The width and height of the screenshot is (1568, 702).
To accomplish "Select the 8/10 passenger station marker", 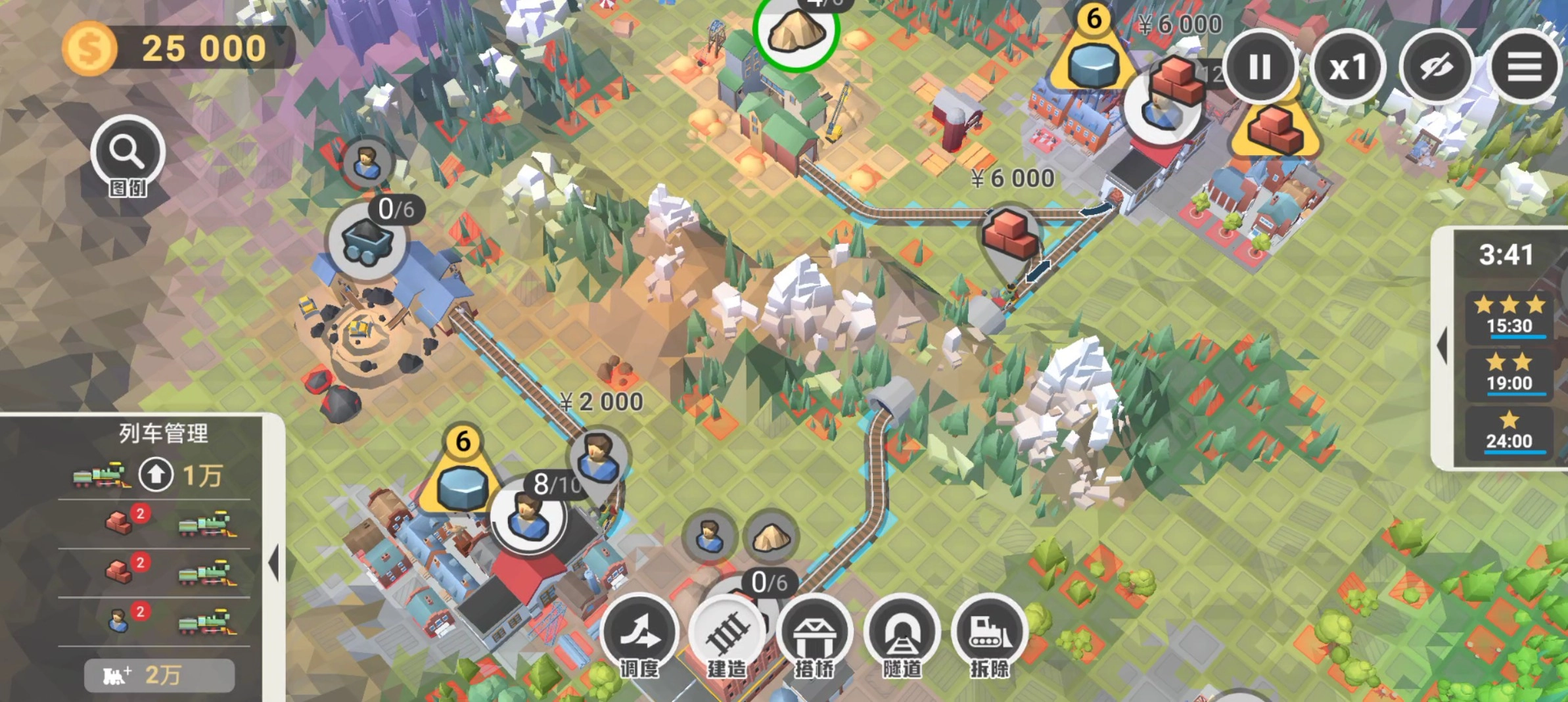I will click(x=528, y=516).
